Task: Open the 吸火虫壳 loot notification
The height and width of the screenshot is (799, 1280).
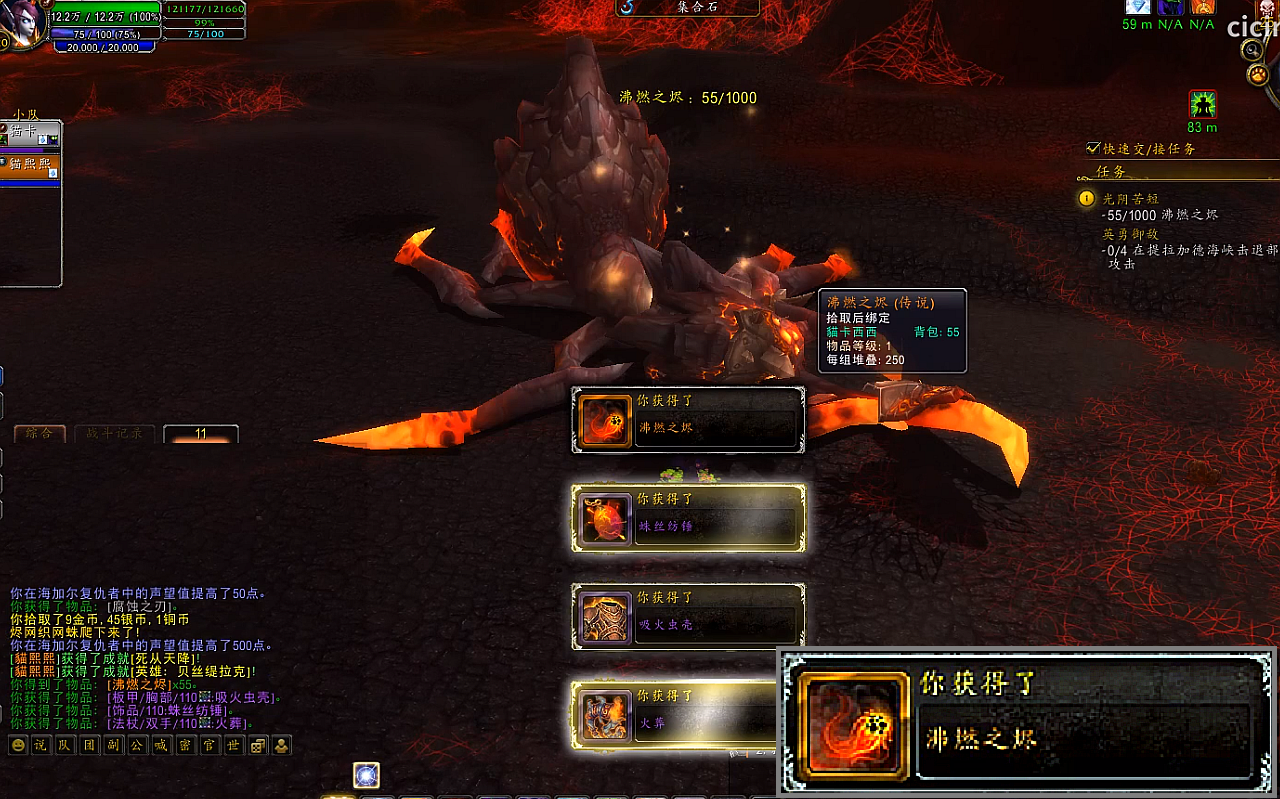Action: click(x=688, y=617)
